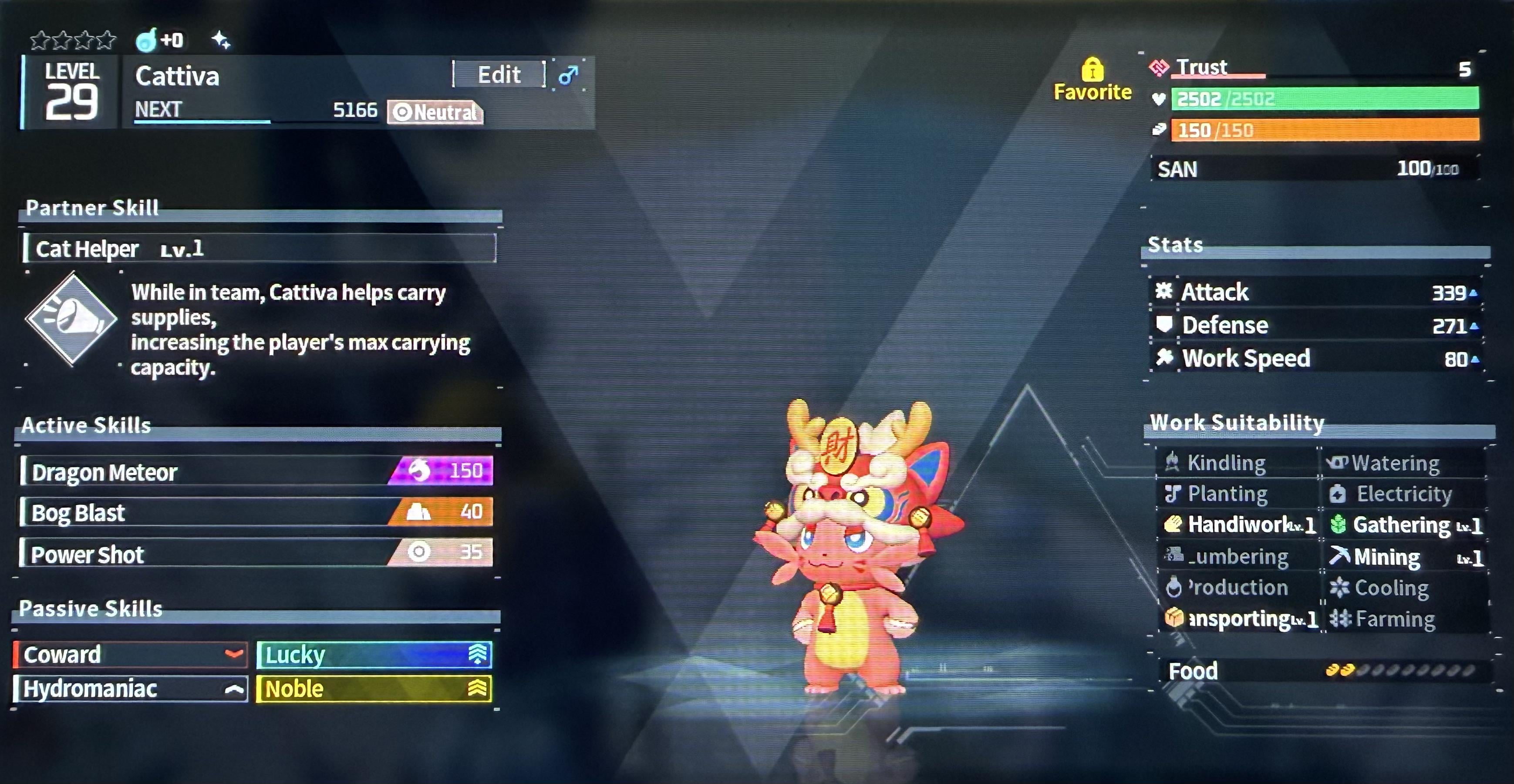The height and width of the screenshot is (784, 1514).
Task: Select the Dragon Meteor active skill
Action: click(256, 471)
